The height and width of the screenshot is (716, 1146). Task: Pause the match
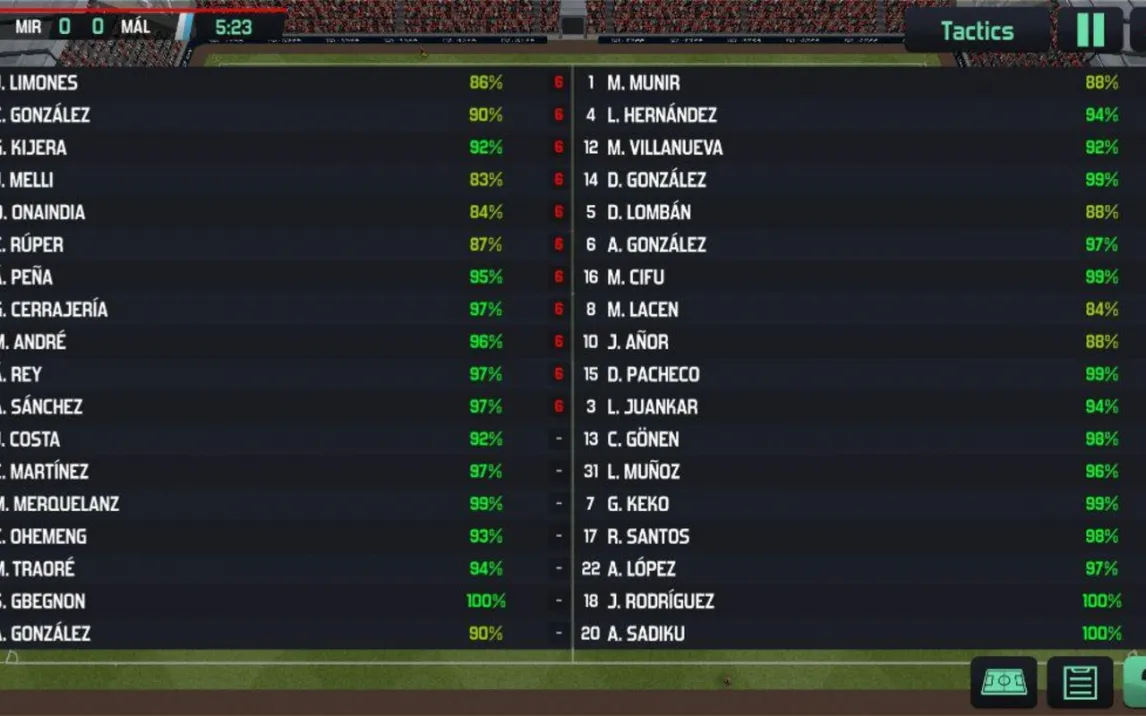coord(1090,30)
